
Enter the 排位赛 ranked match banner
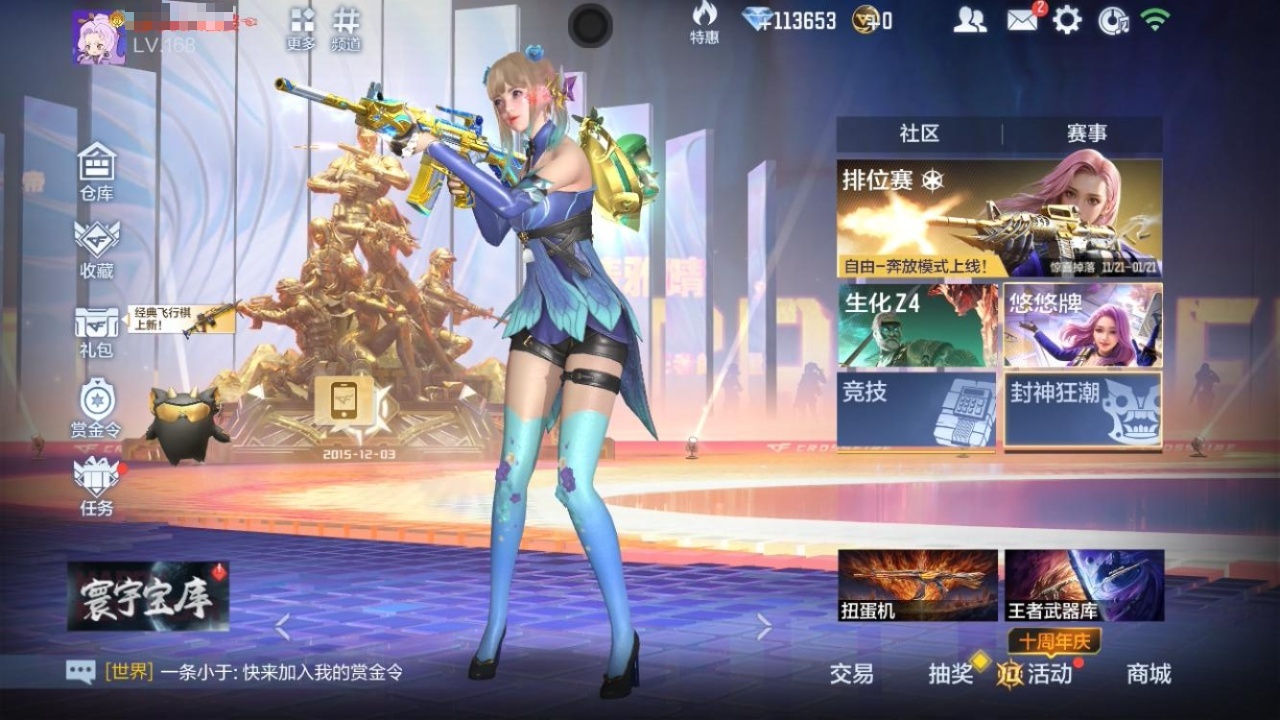tap(1000, 215)
